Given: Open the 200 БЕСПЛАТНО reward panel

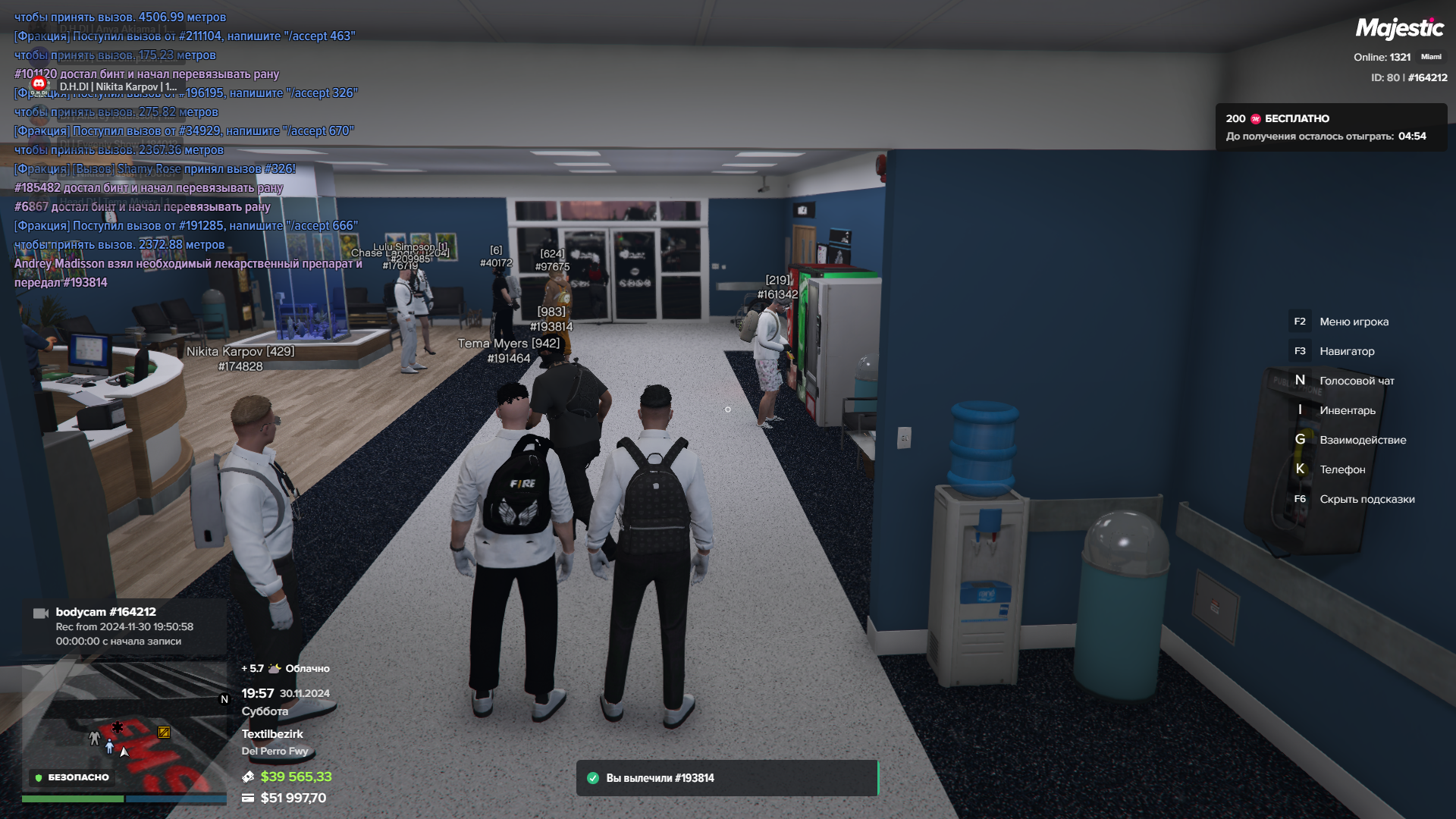Looking at the screenshot, I should pos(1331,127).
